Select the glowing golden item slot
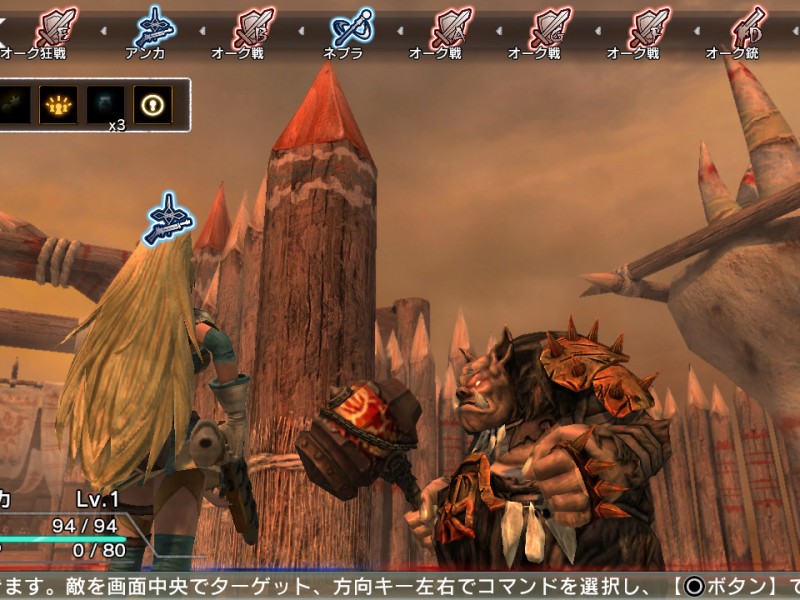 coord(58,105)
